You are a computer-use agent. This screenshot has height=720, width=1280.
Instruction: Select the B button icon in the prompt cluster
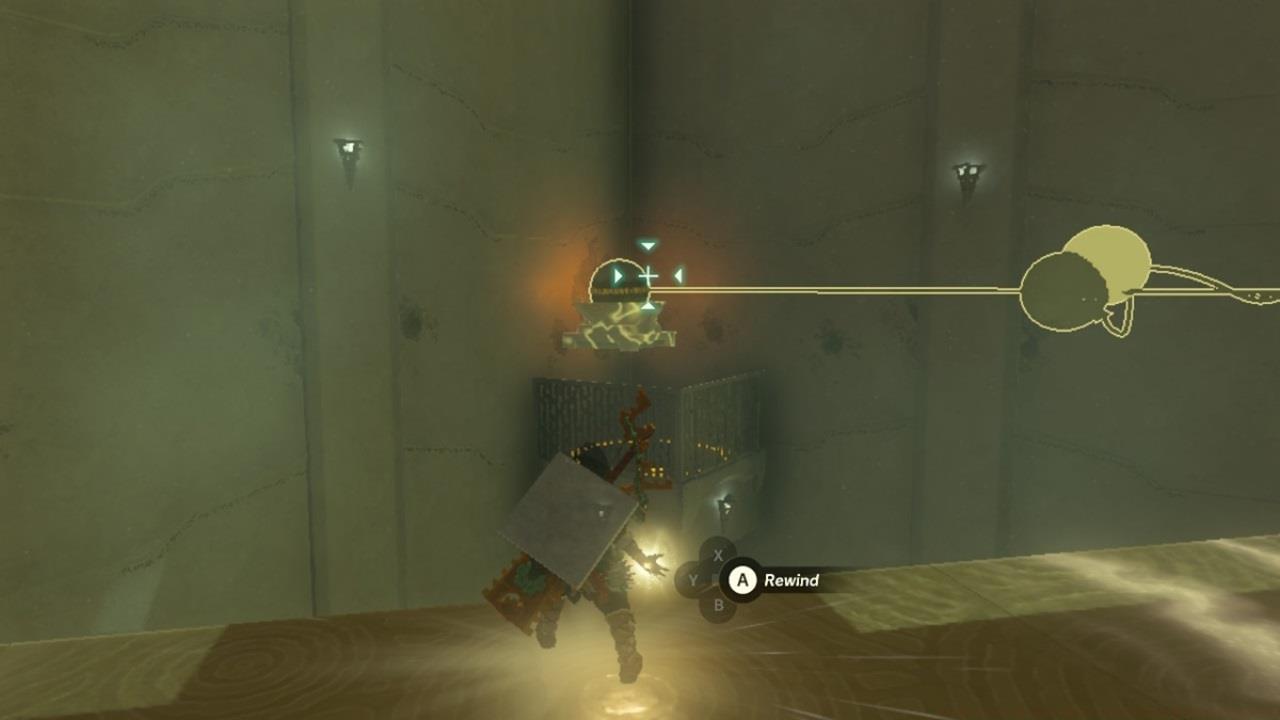[717, 604]
